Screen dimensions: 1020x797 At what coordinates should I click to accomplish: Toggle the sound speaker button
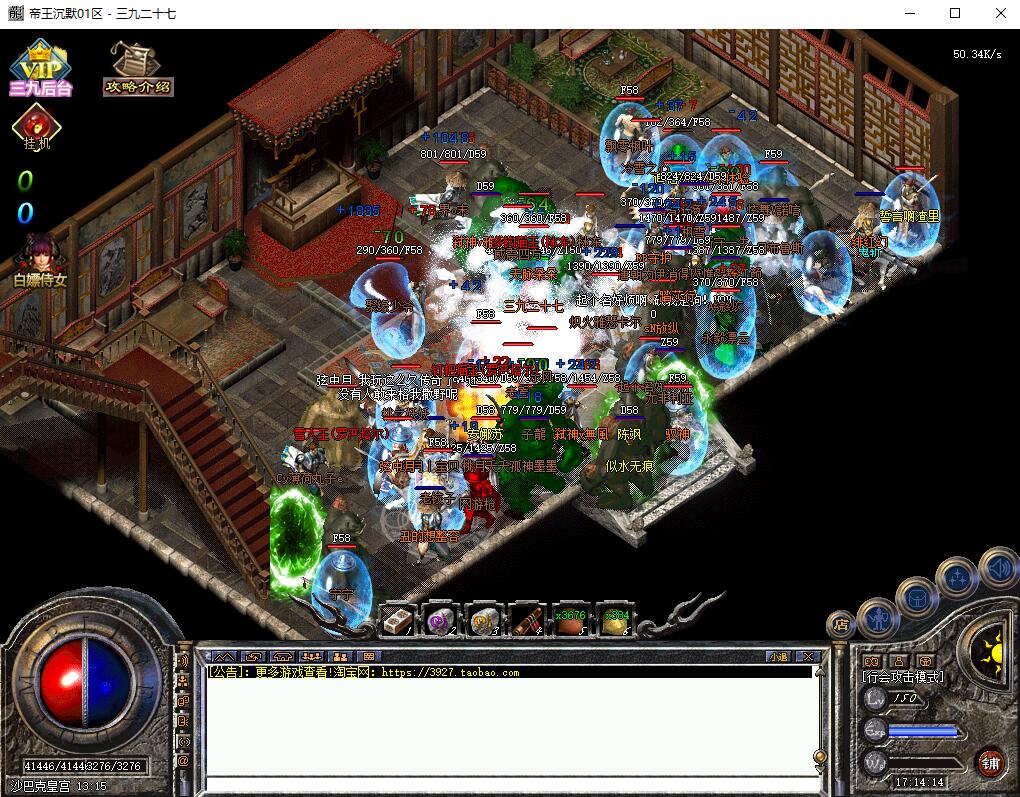[x=997, y=569]
